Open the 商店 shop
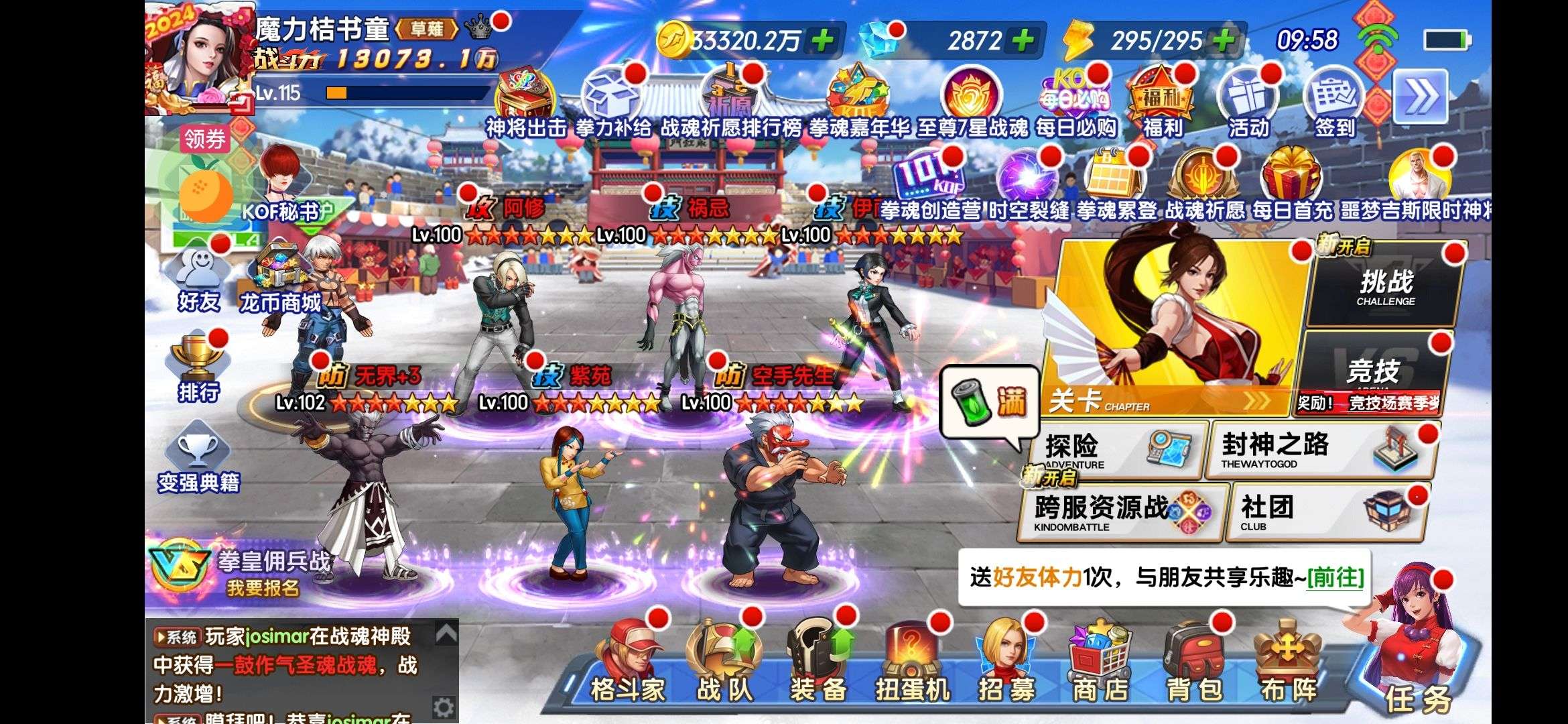Screen dimensions: 1568x724 [x=1100, y=664]
